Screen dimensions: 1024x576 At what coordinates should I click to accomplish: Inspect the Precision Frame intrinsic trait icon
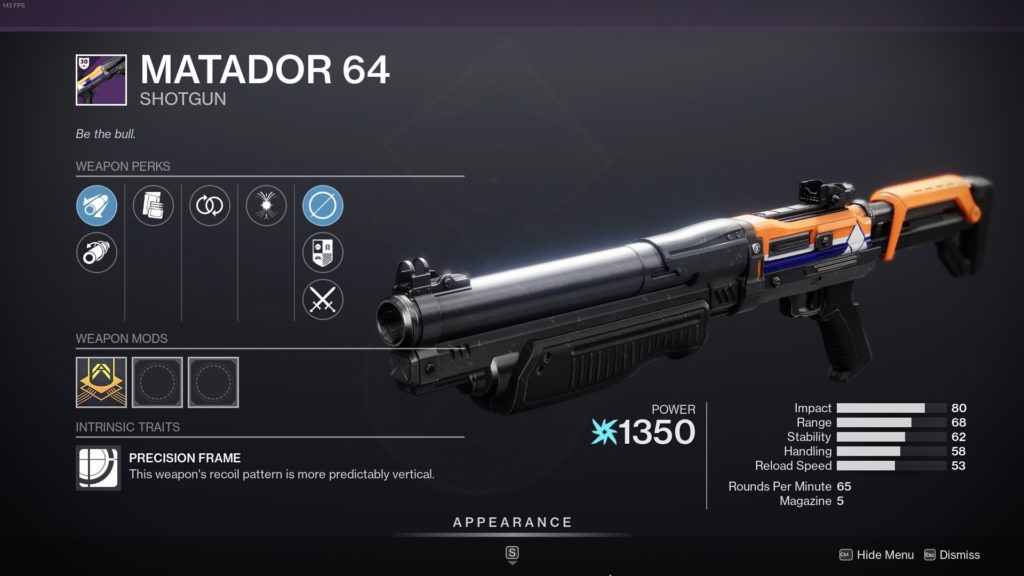coord(98,467)
